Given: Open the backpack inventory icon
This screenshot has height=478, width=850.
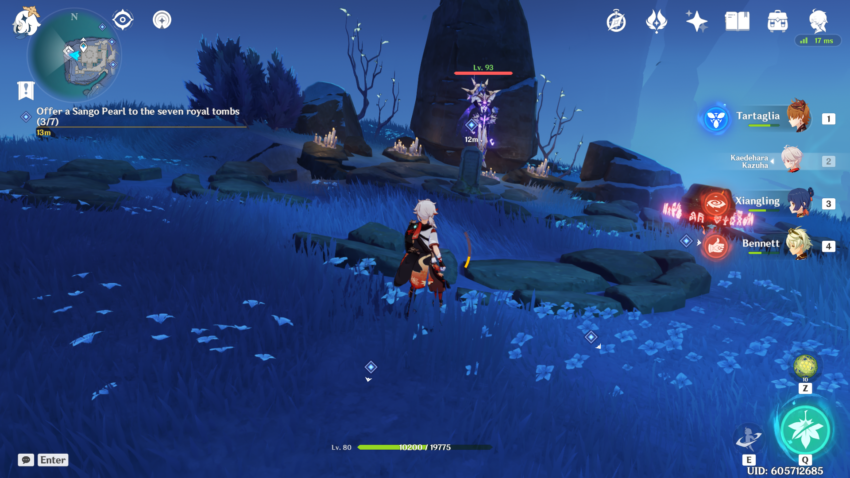Looking at the screenshot, I should 777,20.
